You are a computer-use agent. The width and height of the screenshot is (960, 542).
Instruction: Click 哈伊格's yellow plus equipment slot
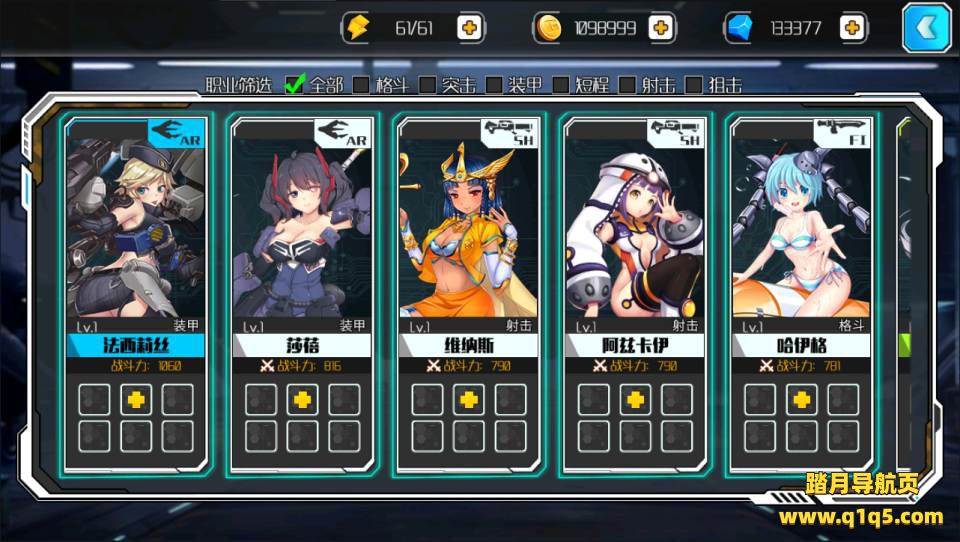(800, 399)
